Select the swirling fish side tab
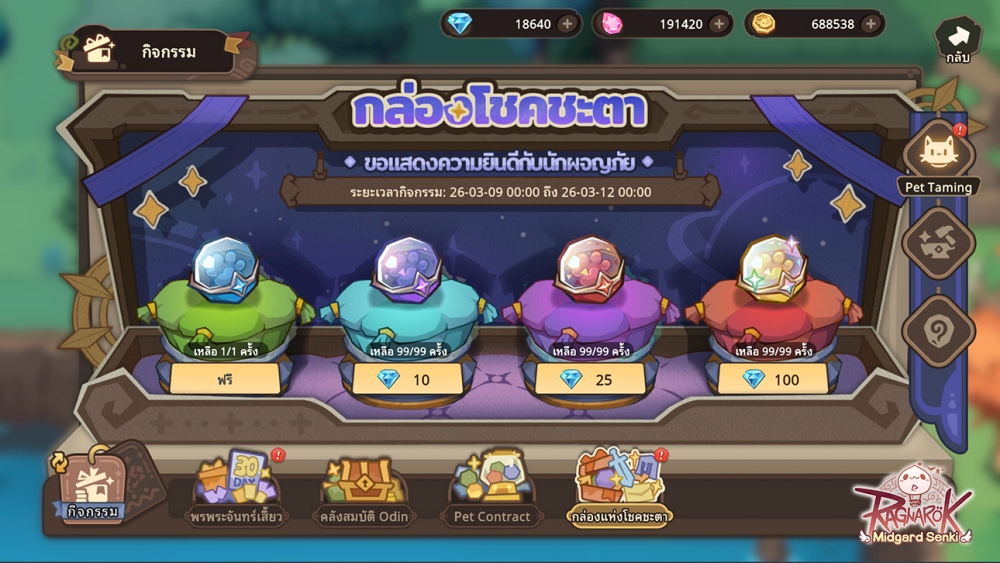The image size is (1000, 563). point(938,240)
